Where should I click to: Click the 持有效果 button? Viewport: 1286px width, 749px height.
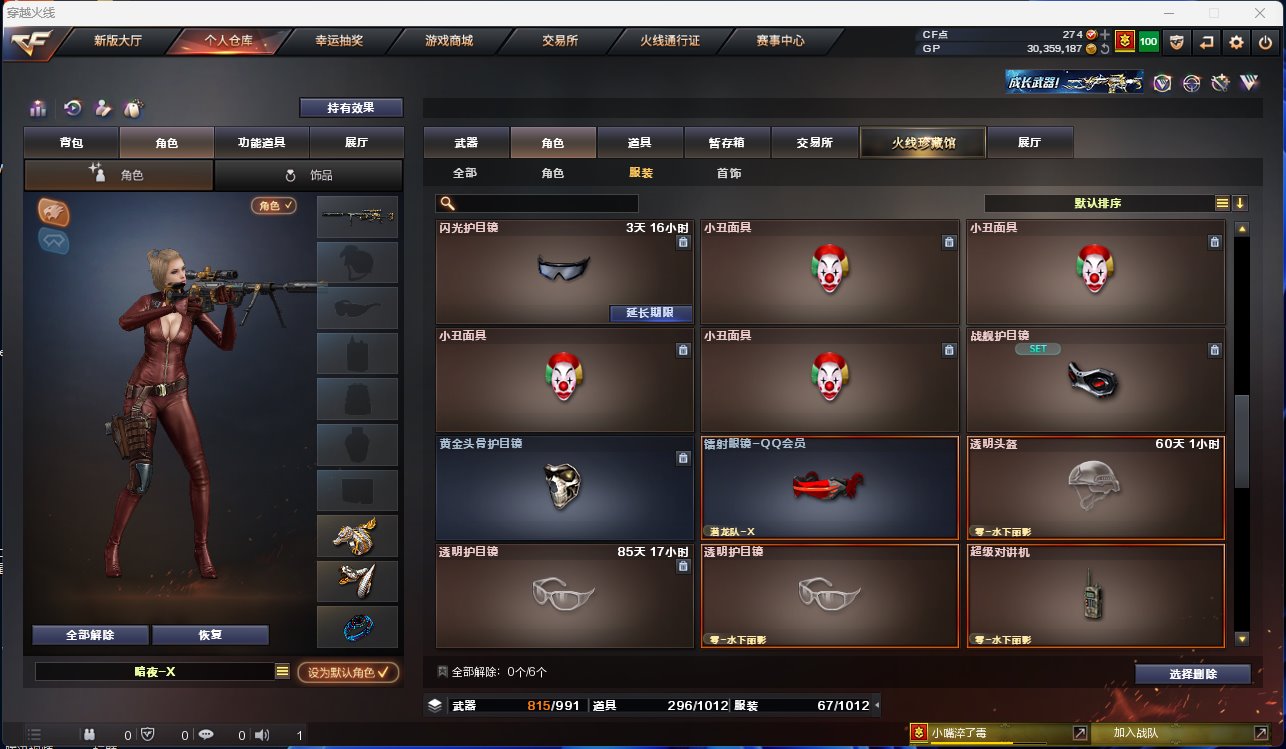point(350,108)
